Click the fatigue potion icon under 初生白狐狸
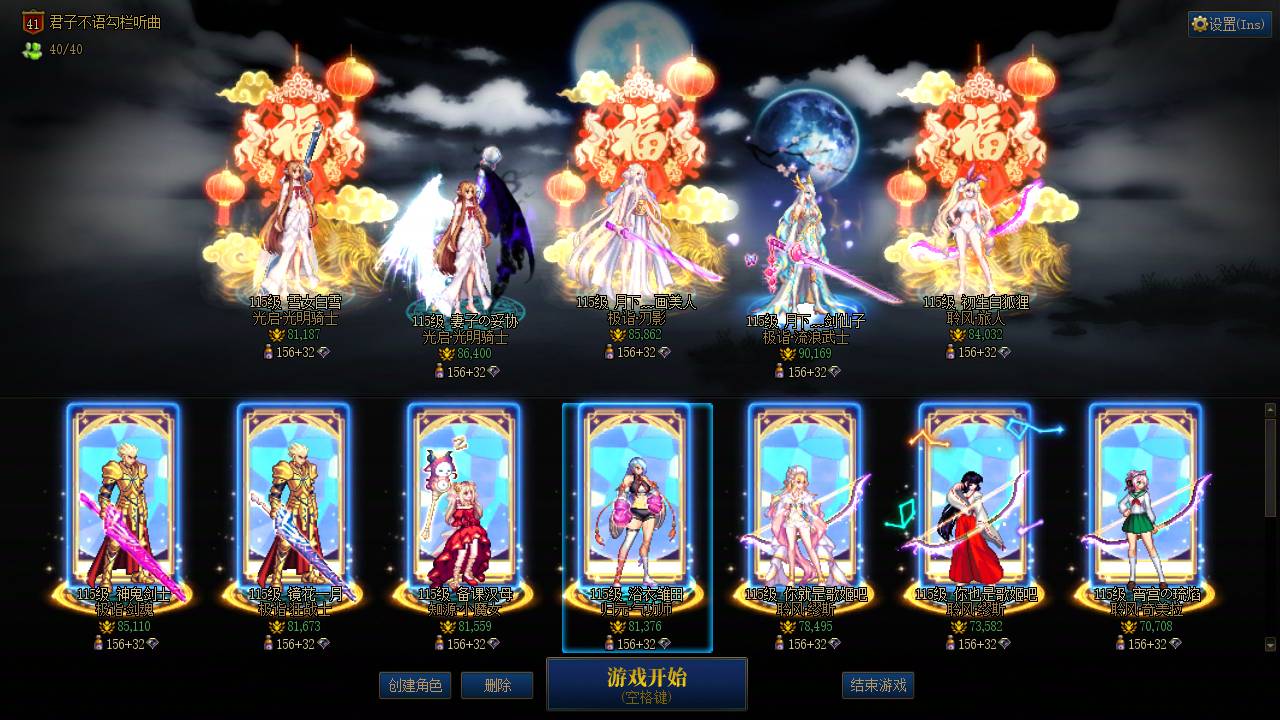Viewport: 1280px width, 720px height. coord(949,351)
